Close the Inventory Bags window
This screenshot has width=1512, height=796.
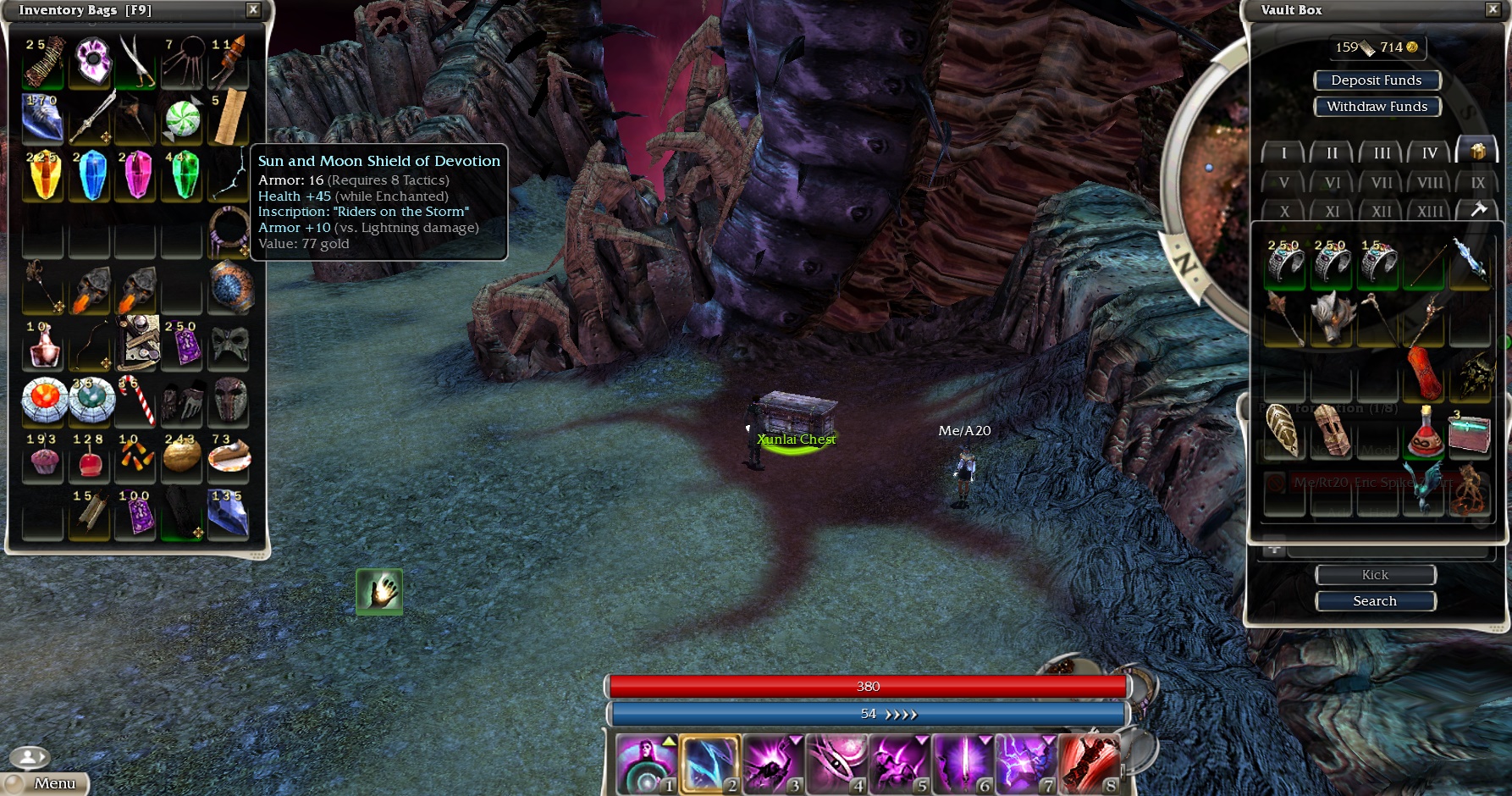tap(253, 10)
